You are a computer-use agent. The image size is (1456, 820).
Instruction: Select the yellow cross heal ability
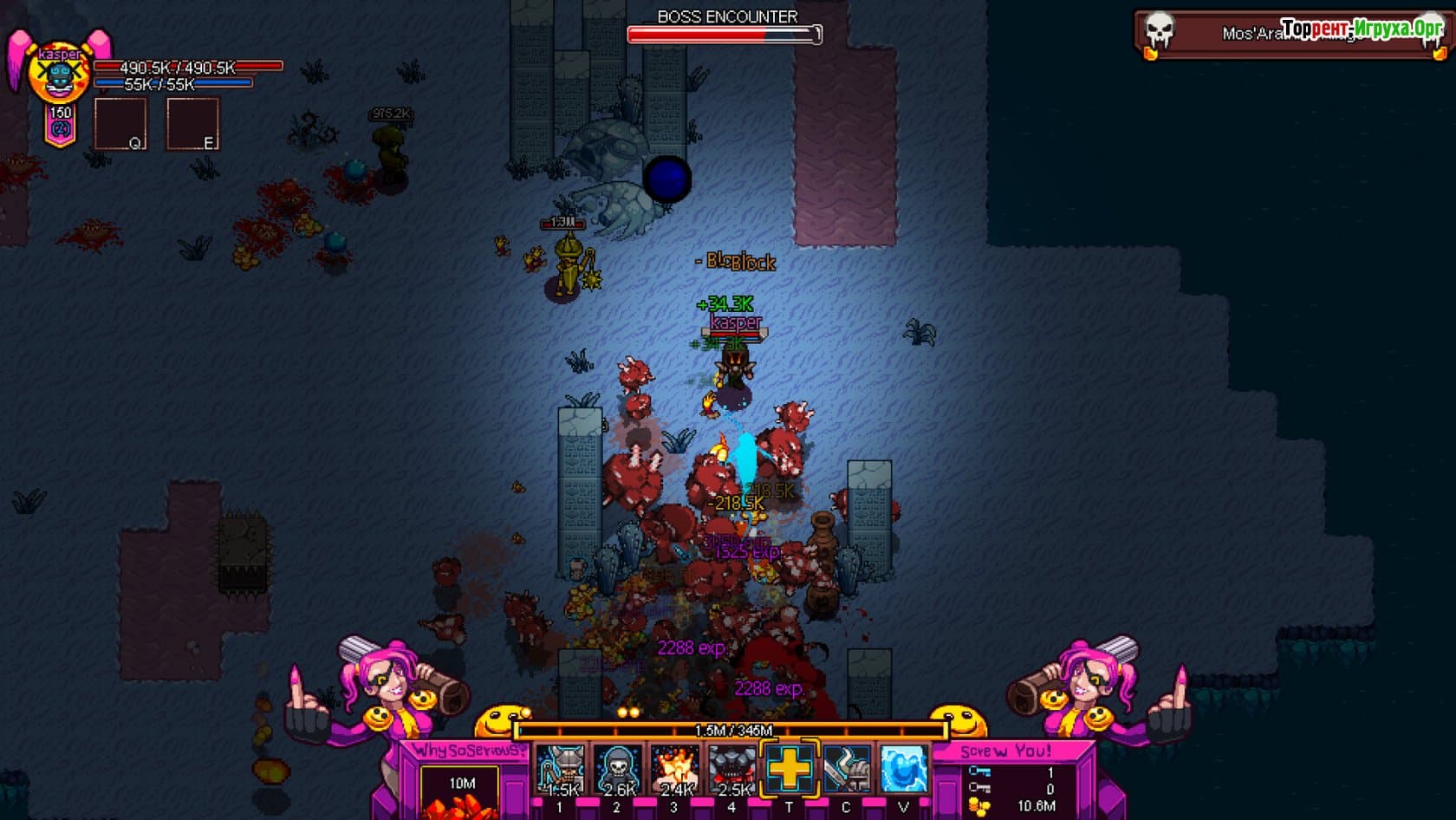(x=789, y=769)
